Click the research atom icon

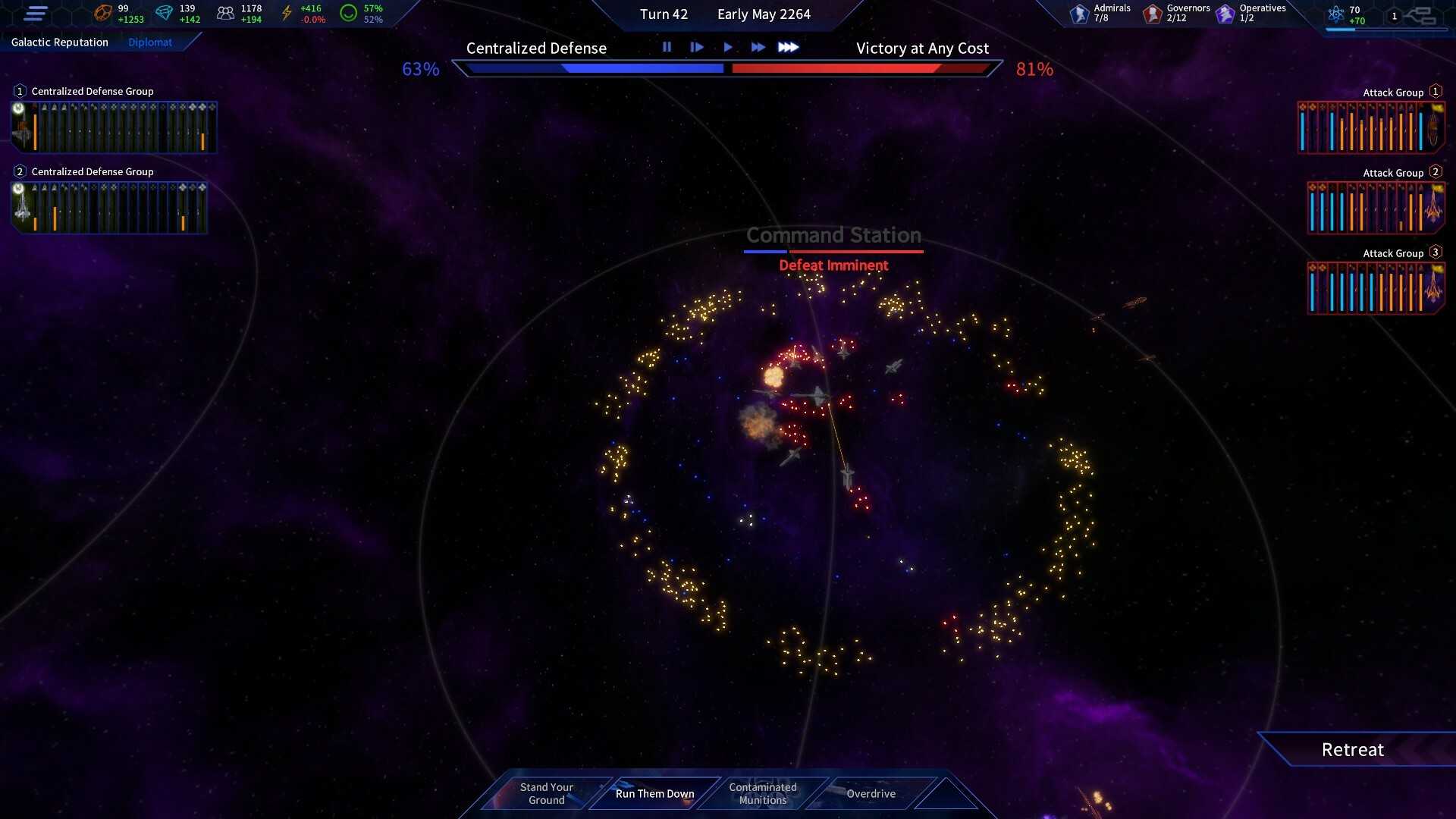pyautogui.click(x=1336, y=13)
